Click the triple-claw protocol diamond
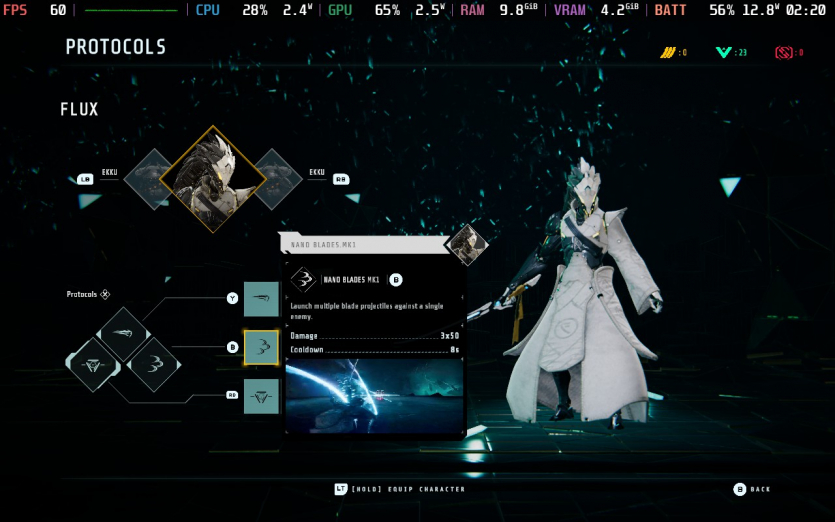The height and width of the screenshot is (522, 835). pos(153,364)
